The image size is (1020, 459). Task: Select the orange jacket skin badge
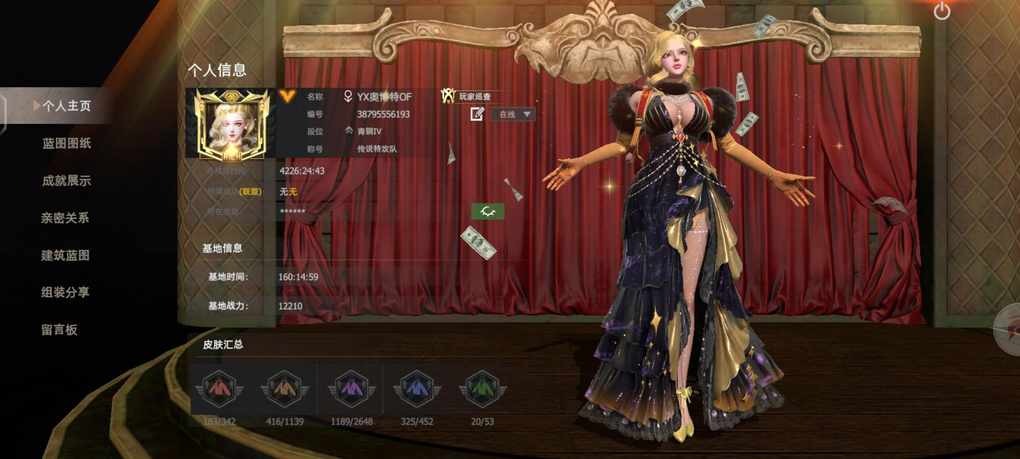click(282, 386)
